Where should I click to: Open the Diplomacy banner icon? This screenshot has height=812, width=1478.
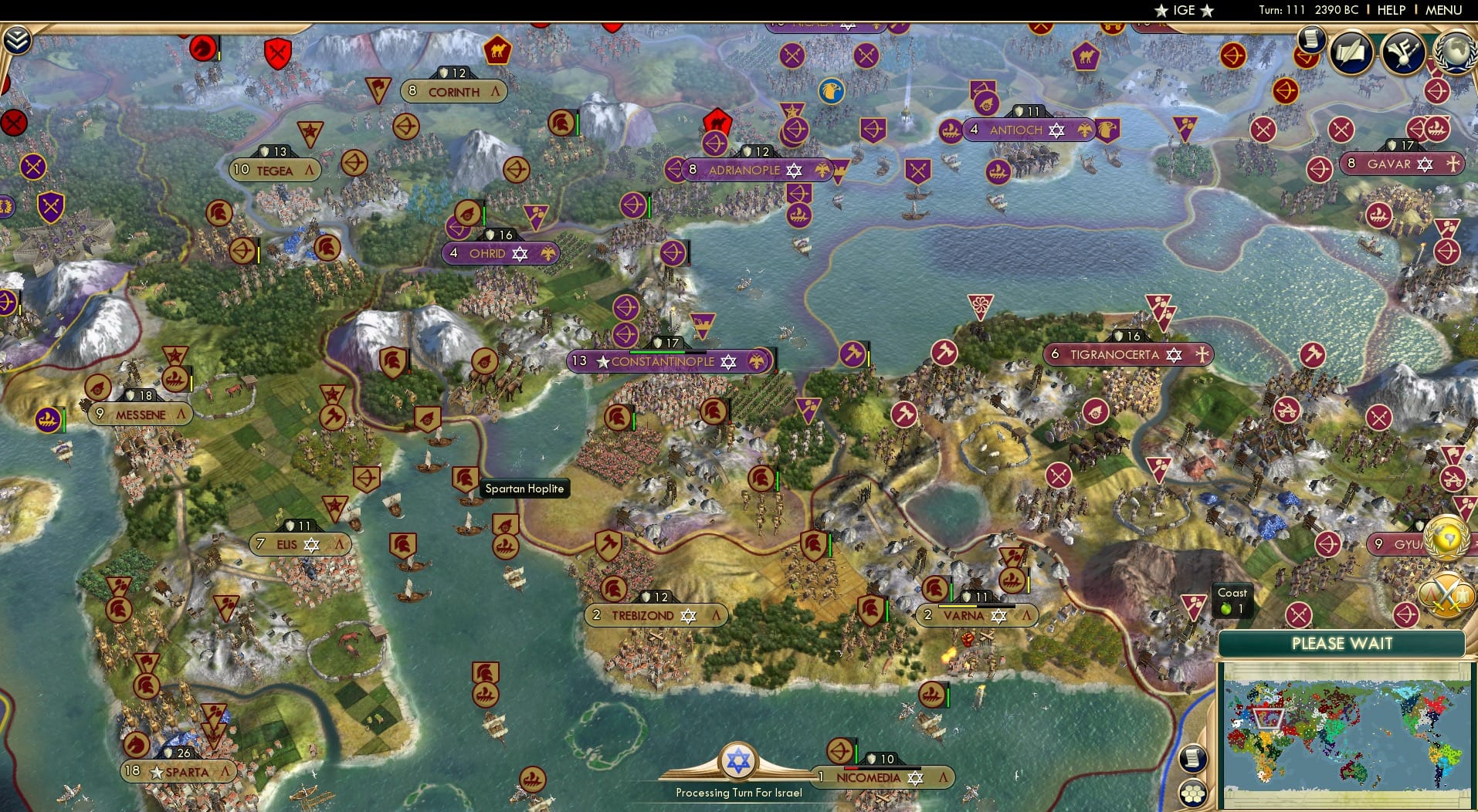click(1405, 52)
